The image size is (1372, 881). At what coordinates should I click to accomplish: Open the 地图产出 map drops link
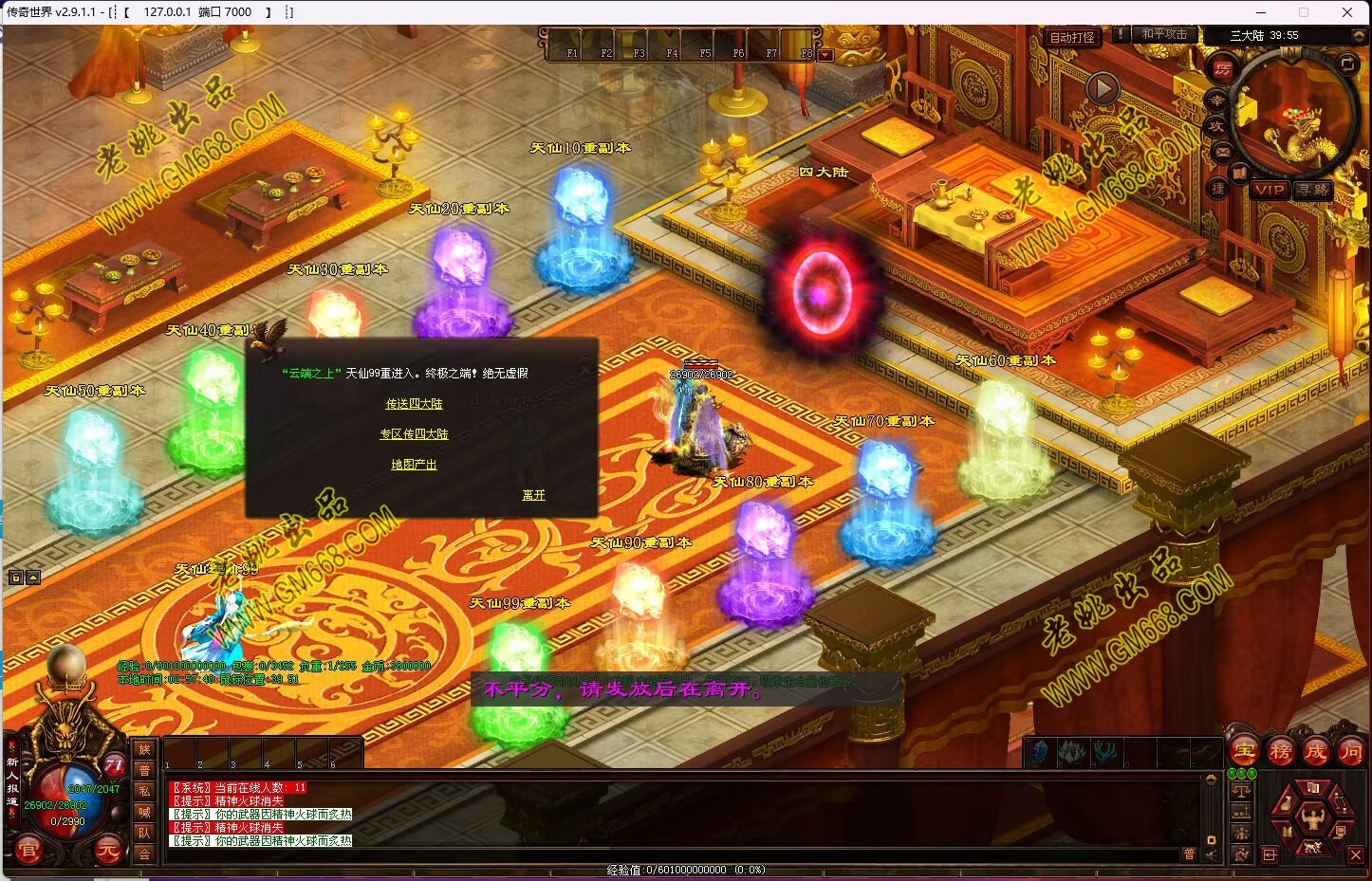tap(414, 465)
